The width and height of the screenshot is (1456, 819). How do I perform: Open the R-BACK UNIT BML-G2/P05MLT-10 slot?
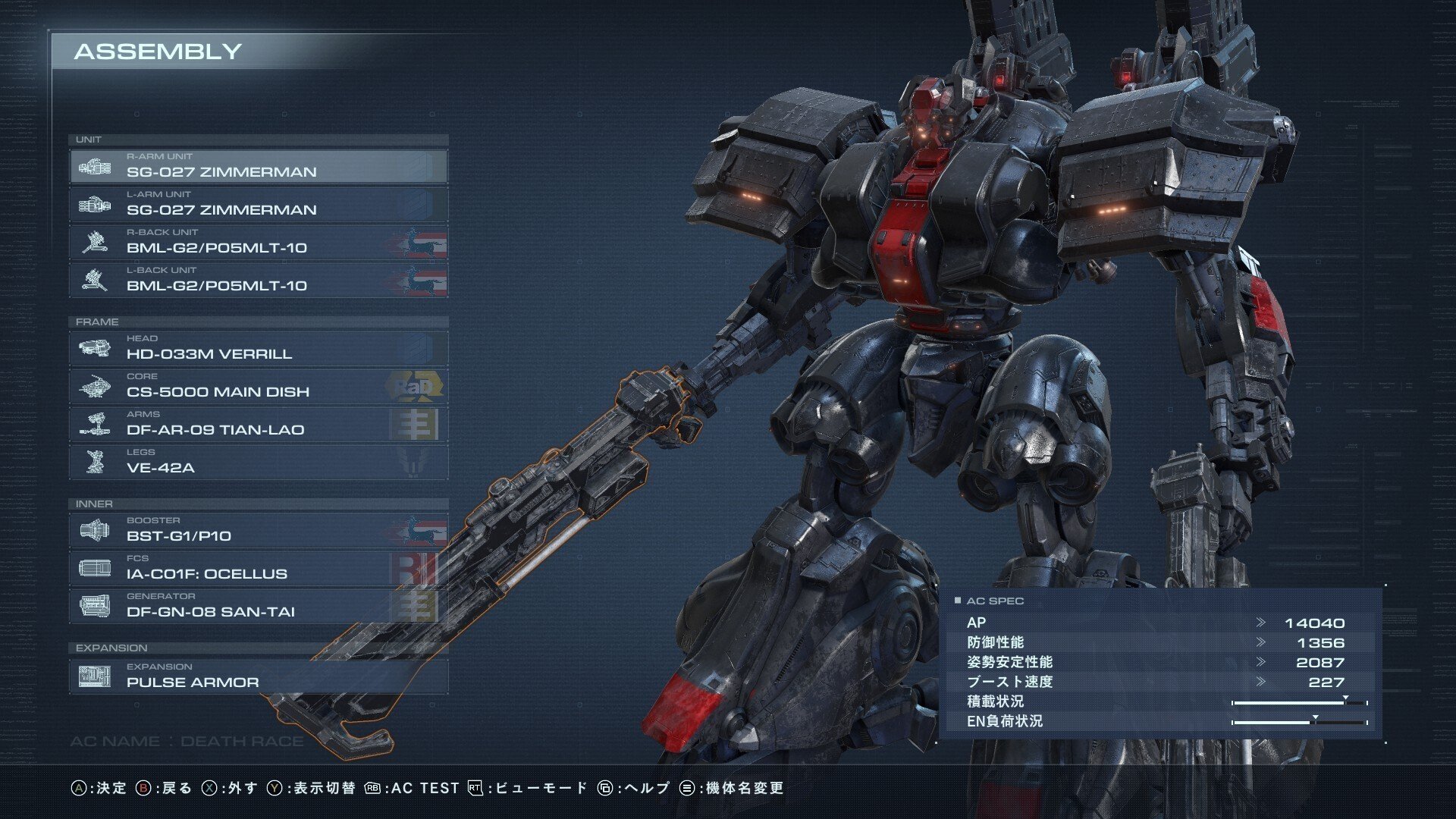click(258, 242)
